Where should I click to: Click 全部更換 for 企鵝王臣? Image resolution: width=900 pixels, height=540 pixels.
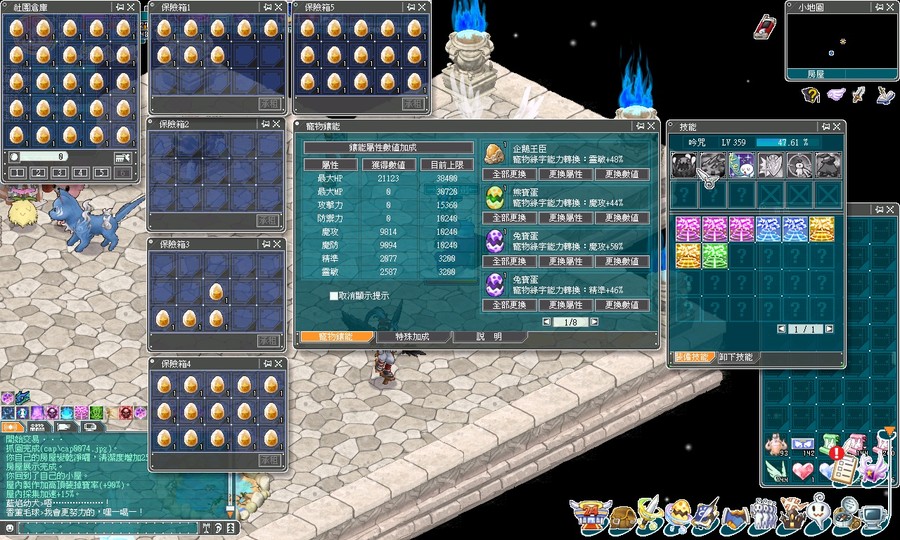click(510, 175)
